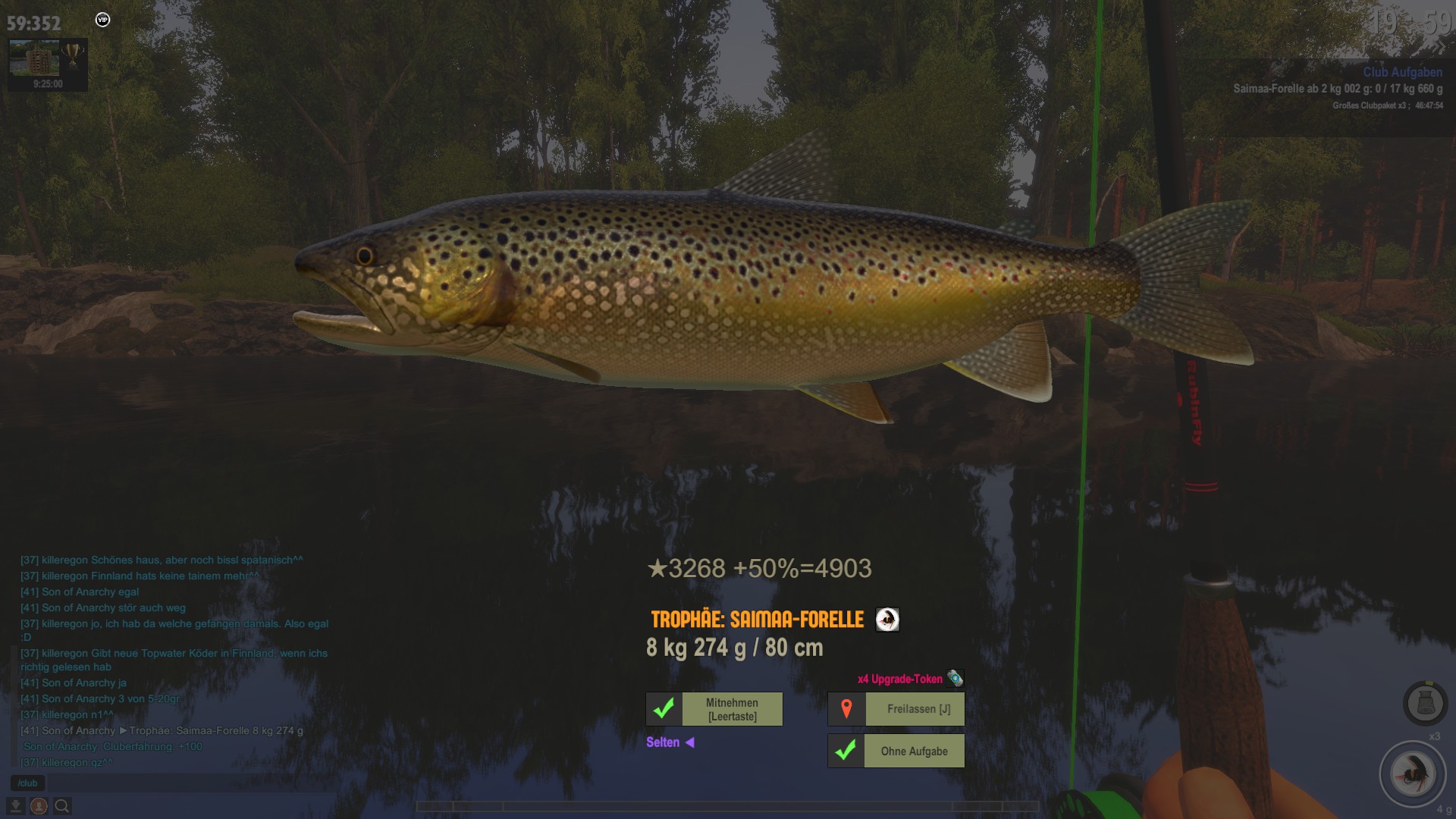Open the chat magnifier search icon
The image size is (1456, 819).
pyautogui.click(x=62, y=806)
